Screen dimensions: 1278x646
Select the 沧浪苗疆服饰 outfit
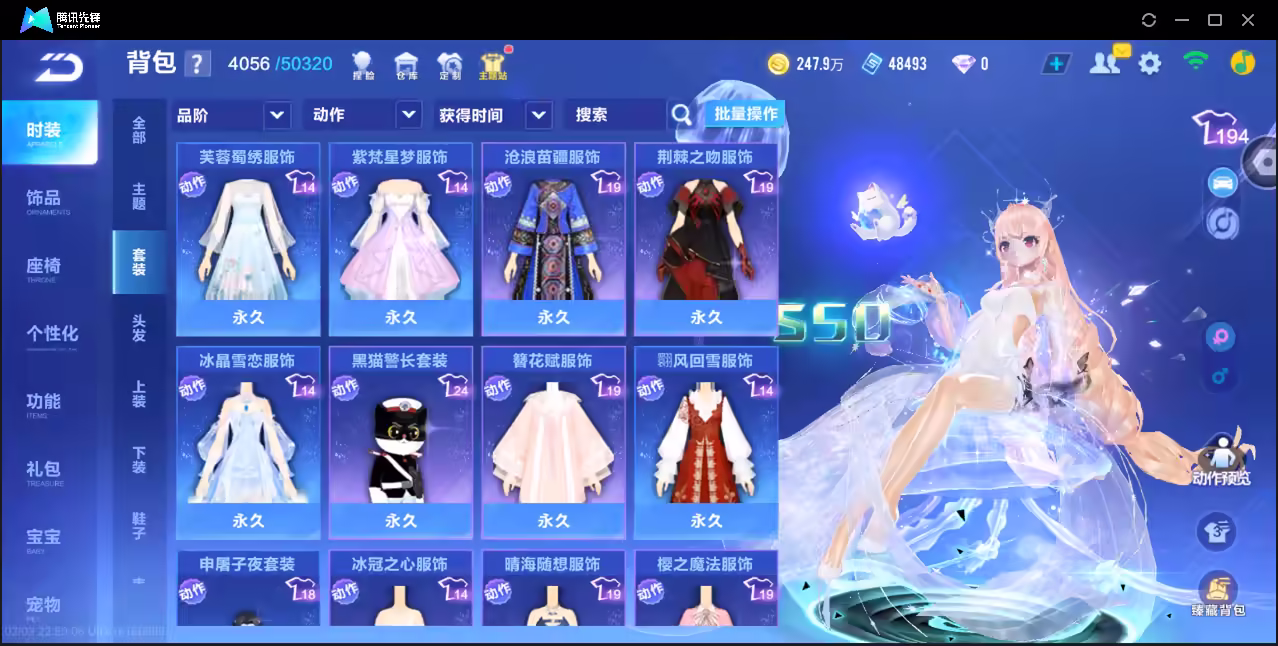[553, 240]
